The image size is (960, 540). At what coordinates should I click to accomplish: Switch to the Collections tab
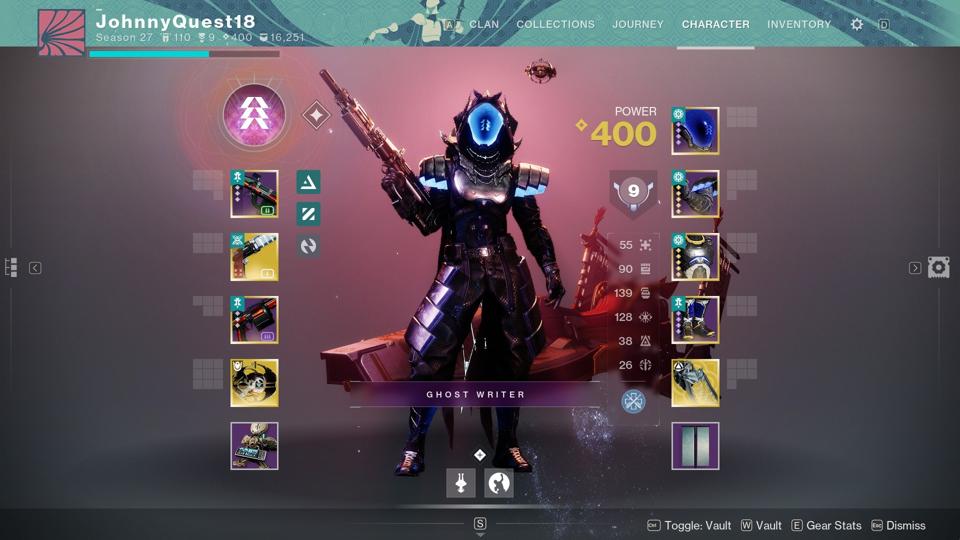[555, 24]
